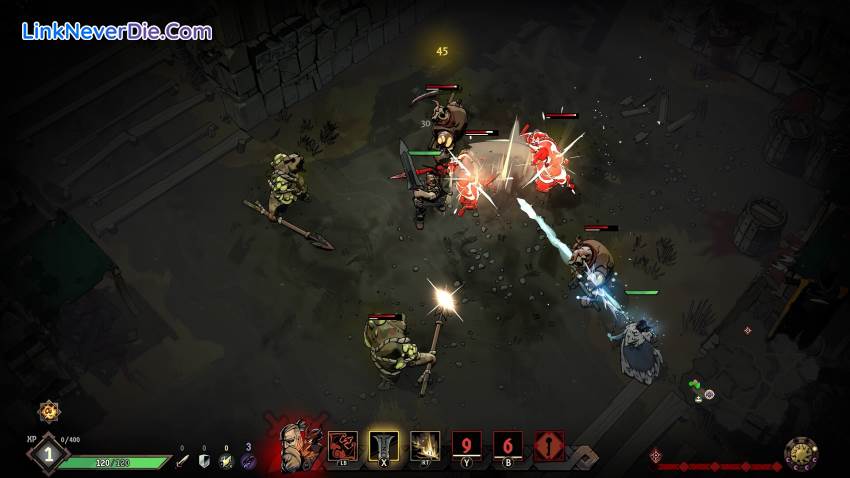Click the ability slot showing cooldown 9
This screenshot has height=478, width=850.
click(x=466, y=446)
